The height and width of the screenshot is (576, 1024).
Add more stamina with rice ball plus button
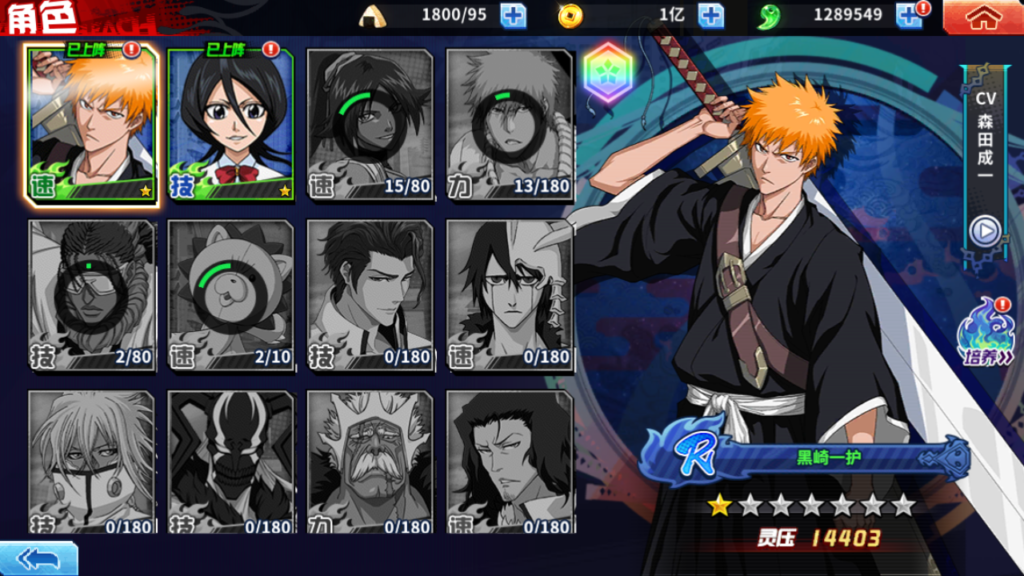[x=513, y=15]
